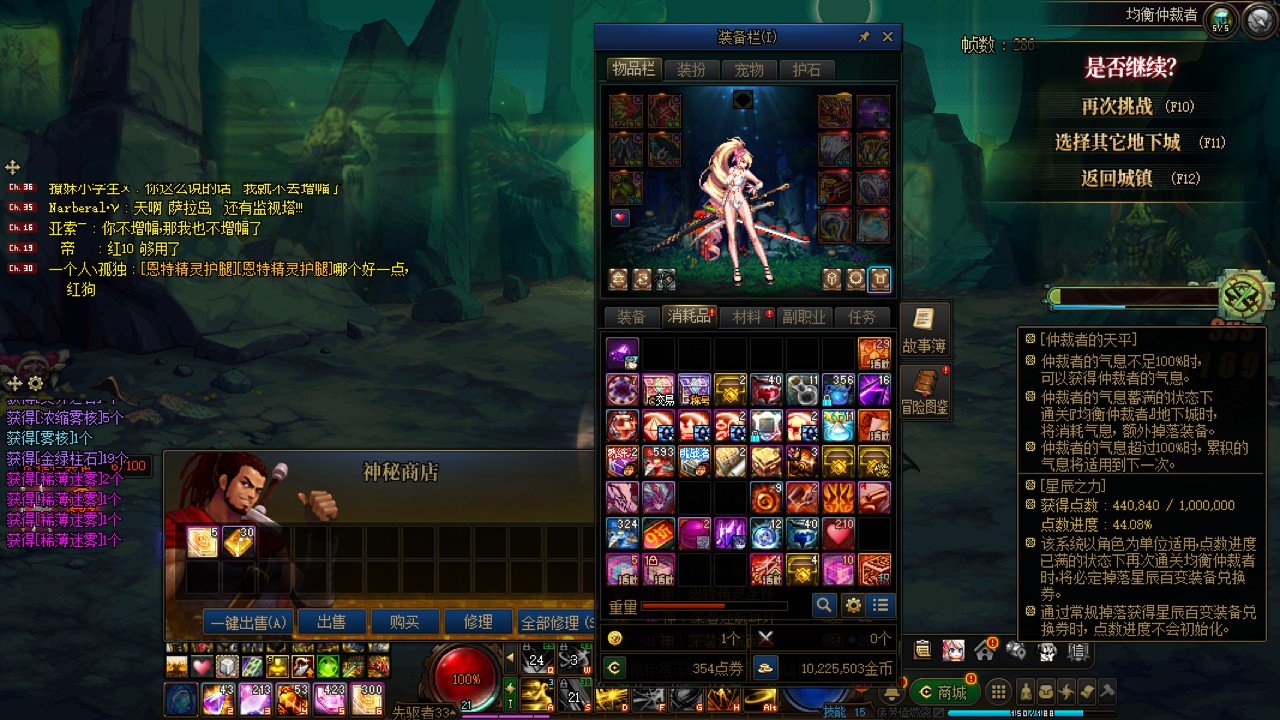
Task: Open the 冒险图鉴 adventure codex
Action: (924, 392)
